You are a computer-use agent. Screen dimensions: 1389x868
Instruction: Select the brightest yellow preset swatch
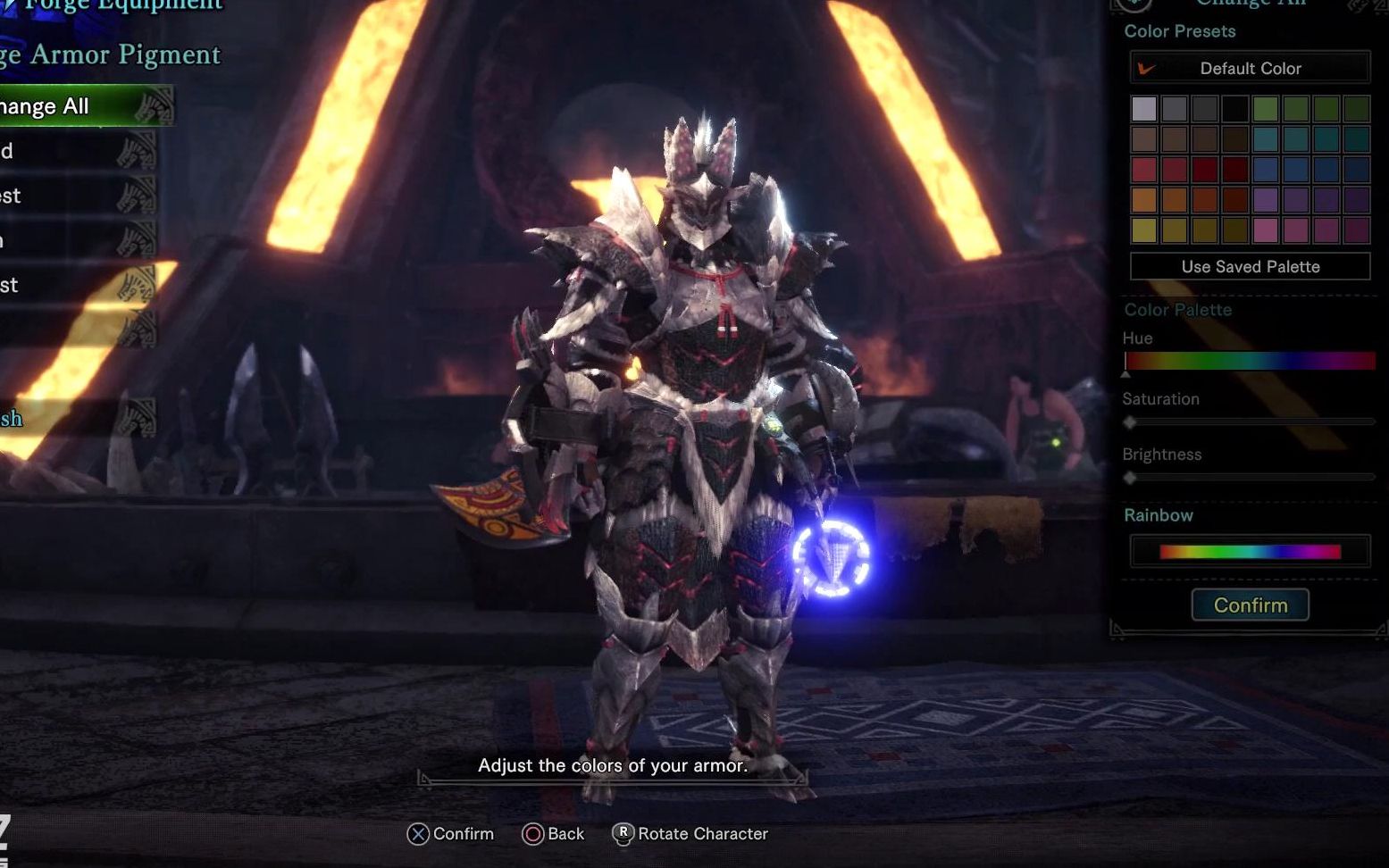click(x=1144, y=230)
